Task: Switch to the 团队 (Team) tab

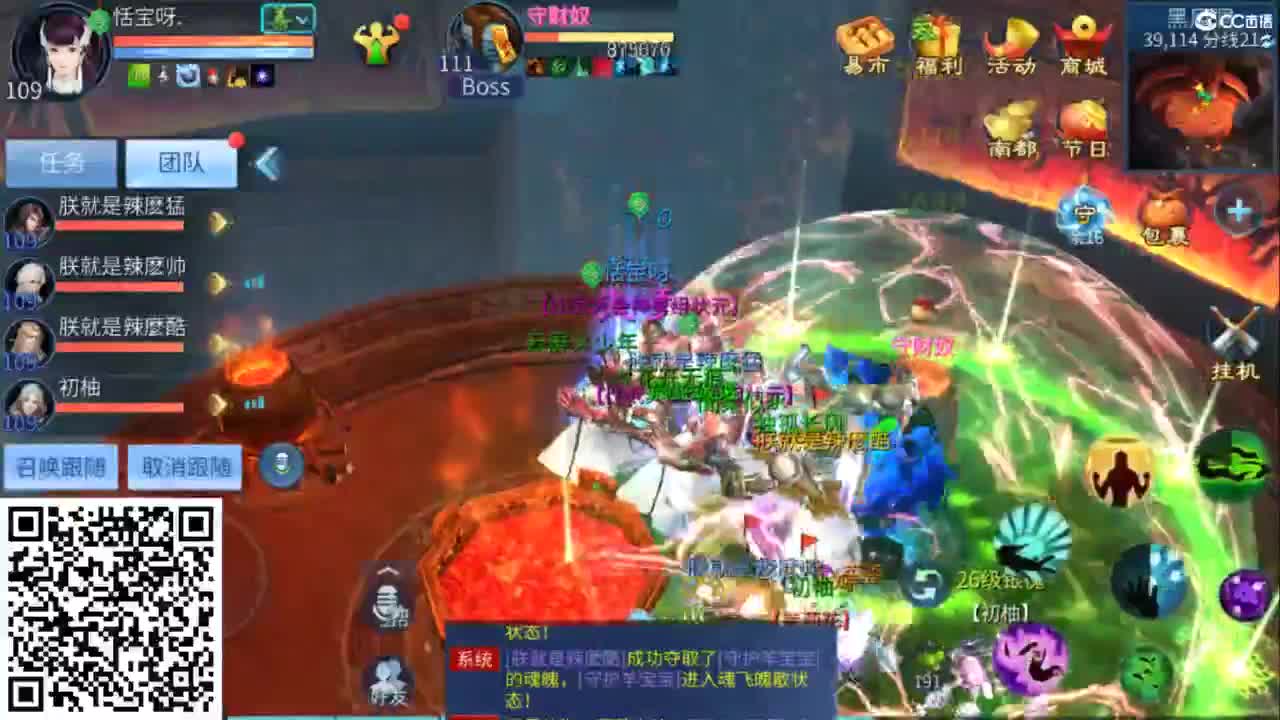Action: pyautogui.click(x=180, y=161)
